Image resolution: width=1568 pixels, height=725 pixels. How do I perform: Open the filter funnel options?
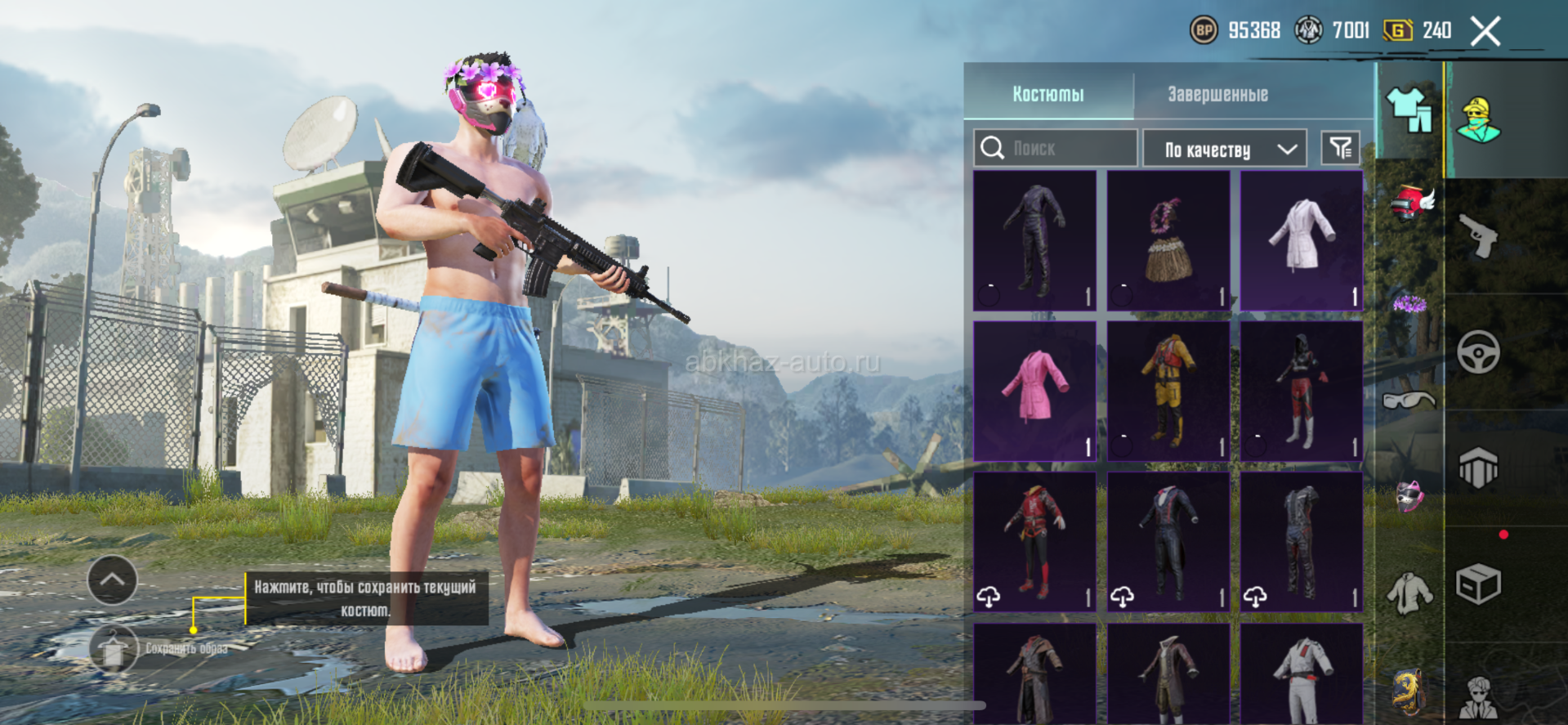pos(1340,148)
